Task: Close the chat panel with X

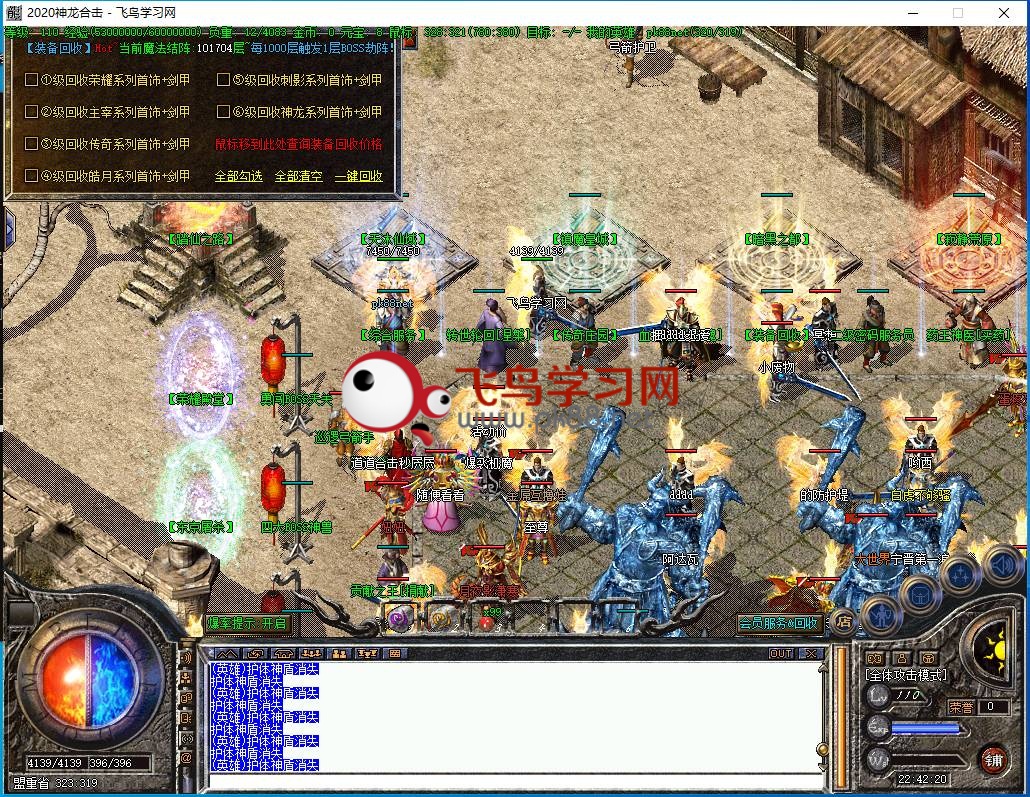Action: tap(809, 653)
